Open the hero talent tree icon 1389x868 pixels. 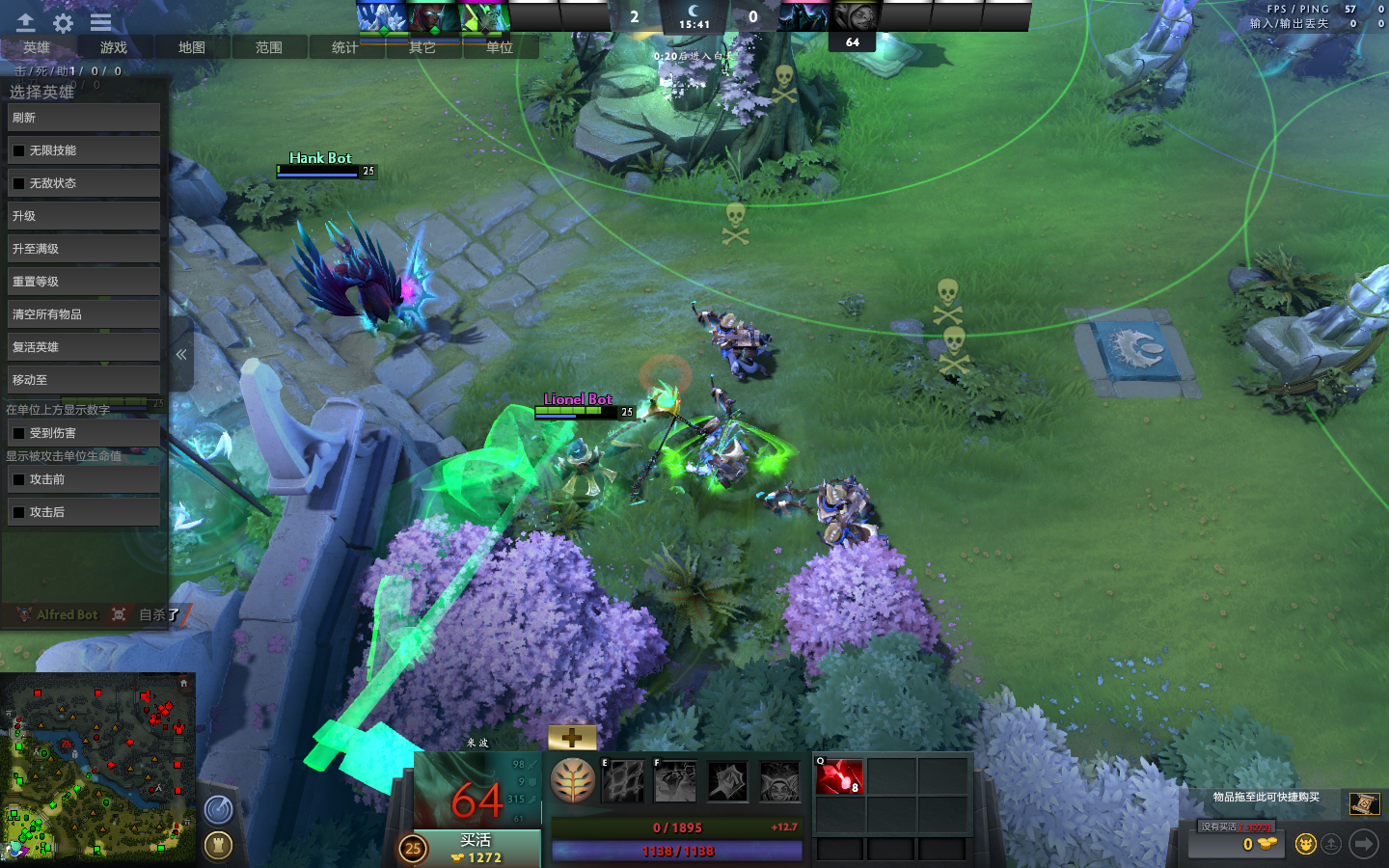(572, 780)
